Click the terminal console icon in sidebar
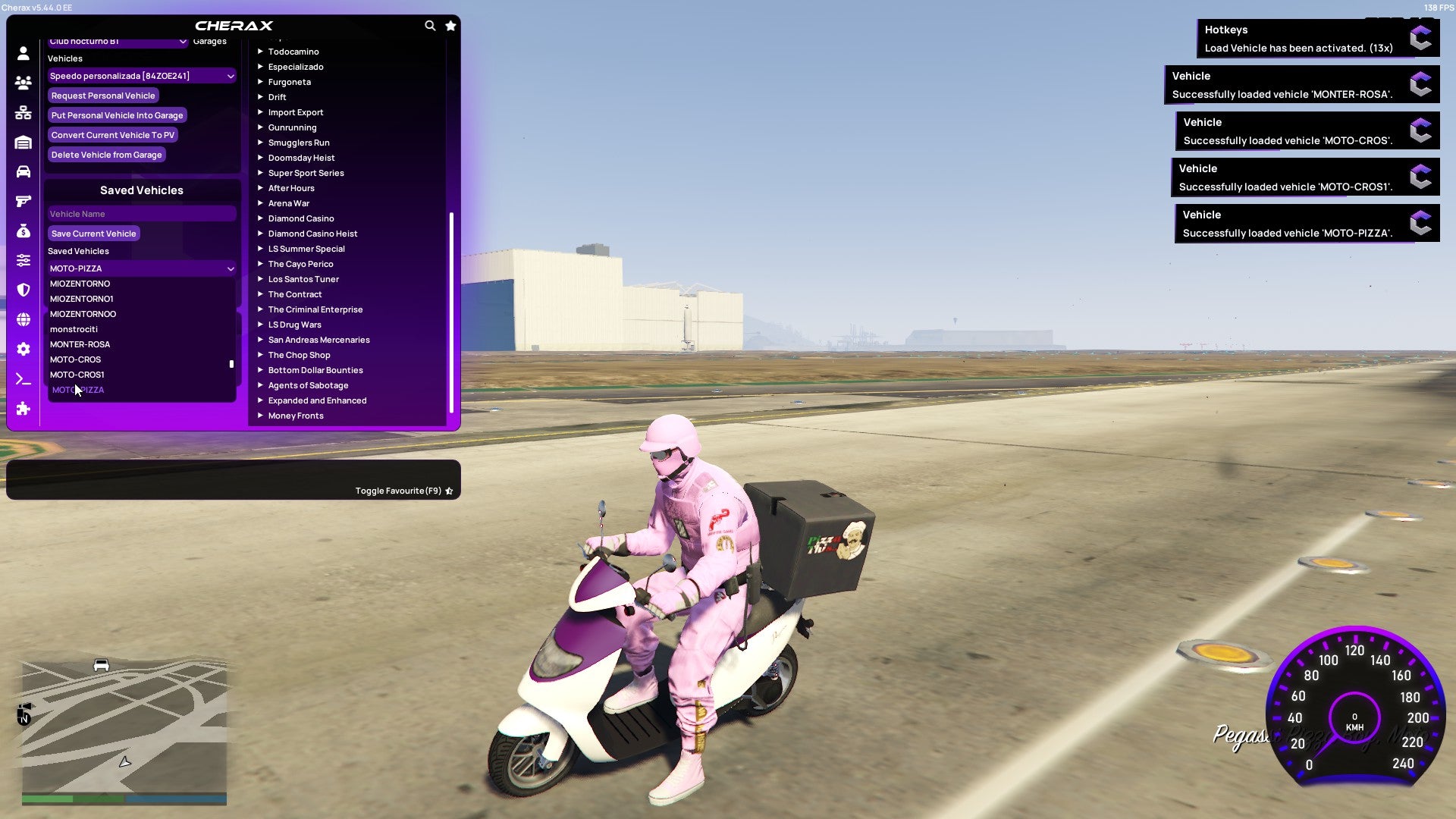The width and height of the screenshot is (1456, 819). pyautogui.click(x=23, y=379)
